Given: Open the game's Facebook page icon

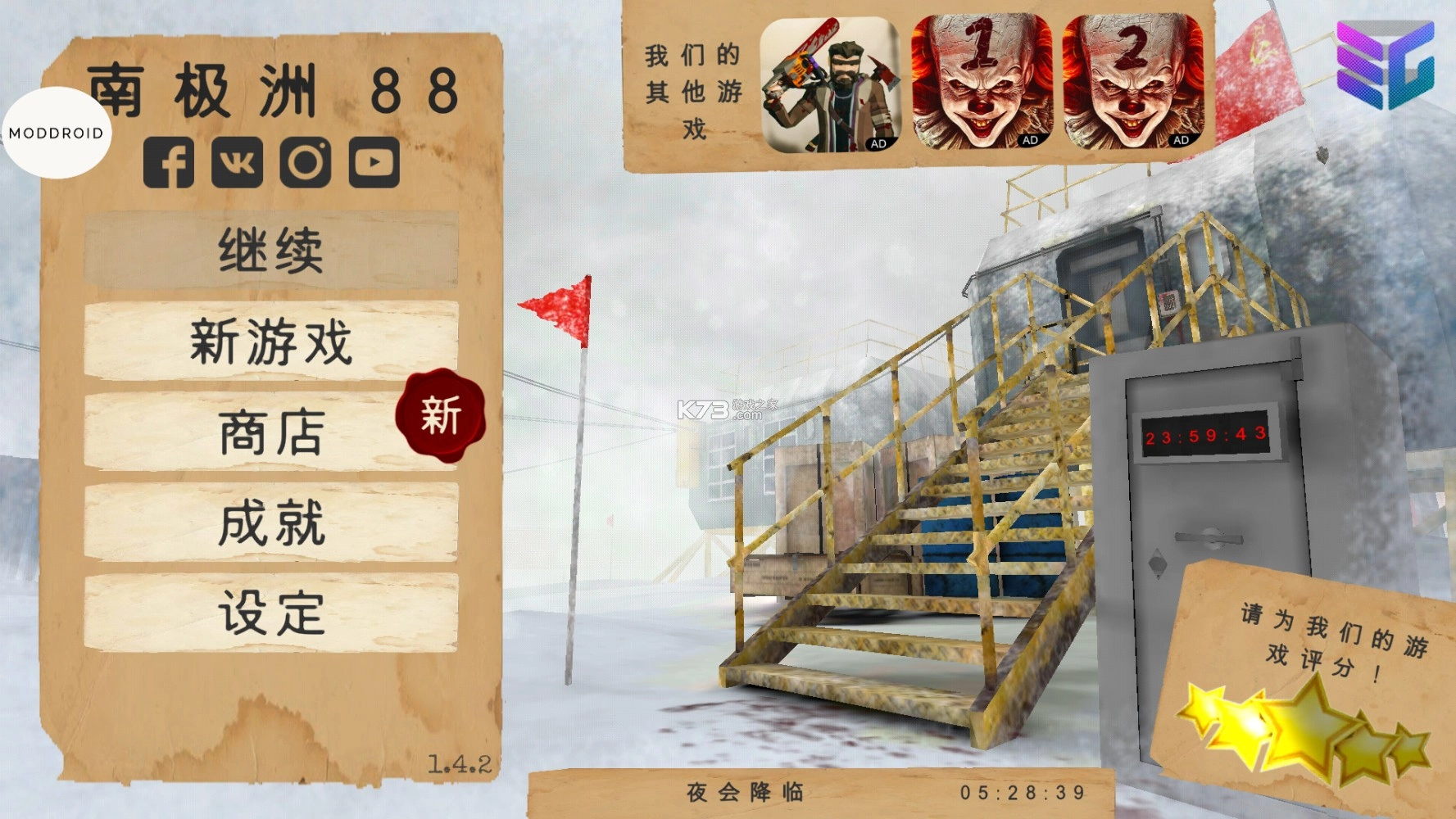Looking at the screenshot, I should pos(170,160).
